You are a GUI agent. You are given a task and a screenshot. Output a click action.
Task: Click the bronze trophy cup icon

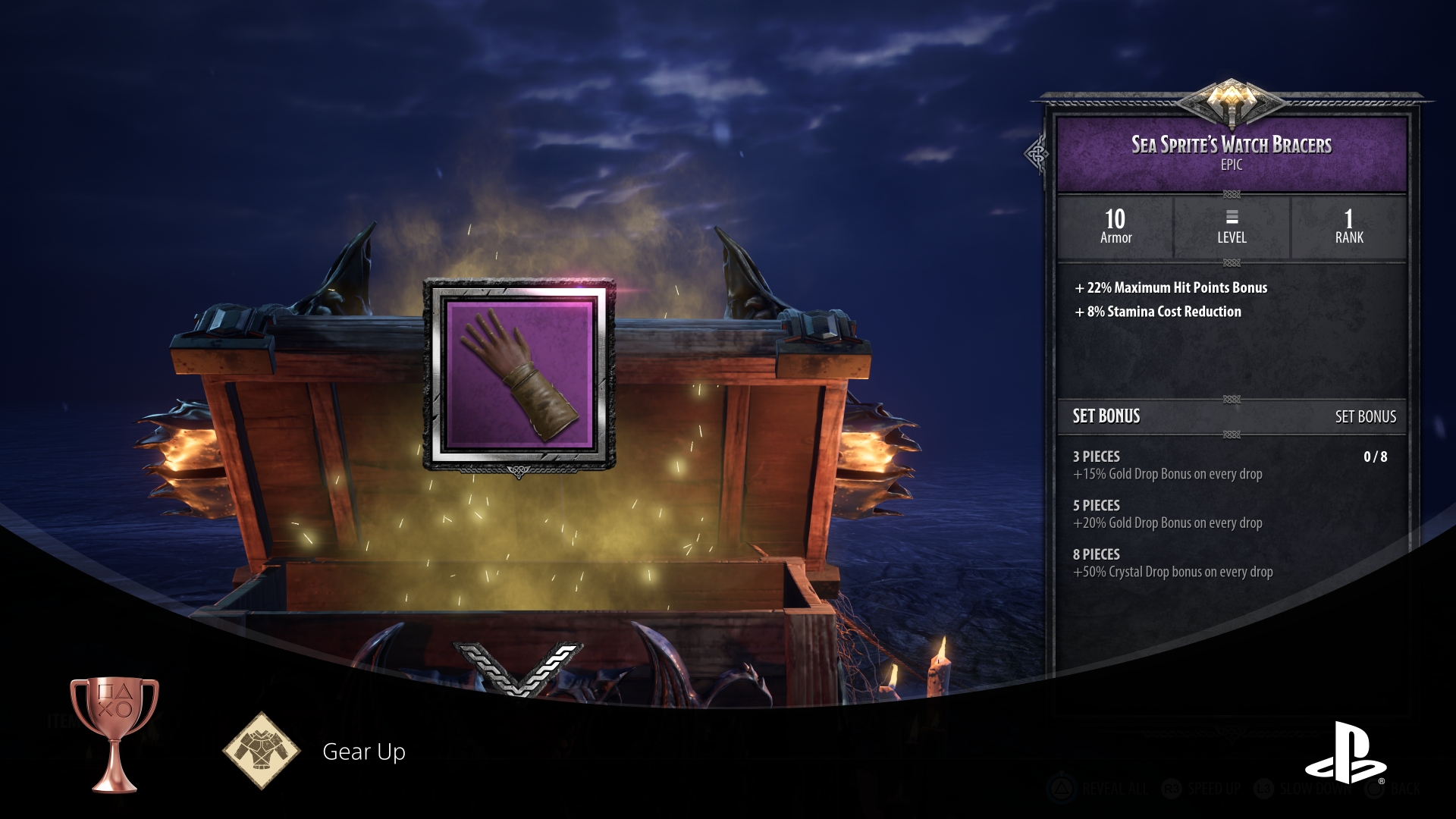115,733
